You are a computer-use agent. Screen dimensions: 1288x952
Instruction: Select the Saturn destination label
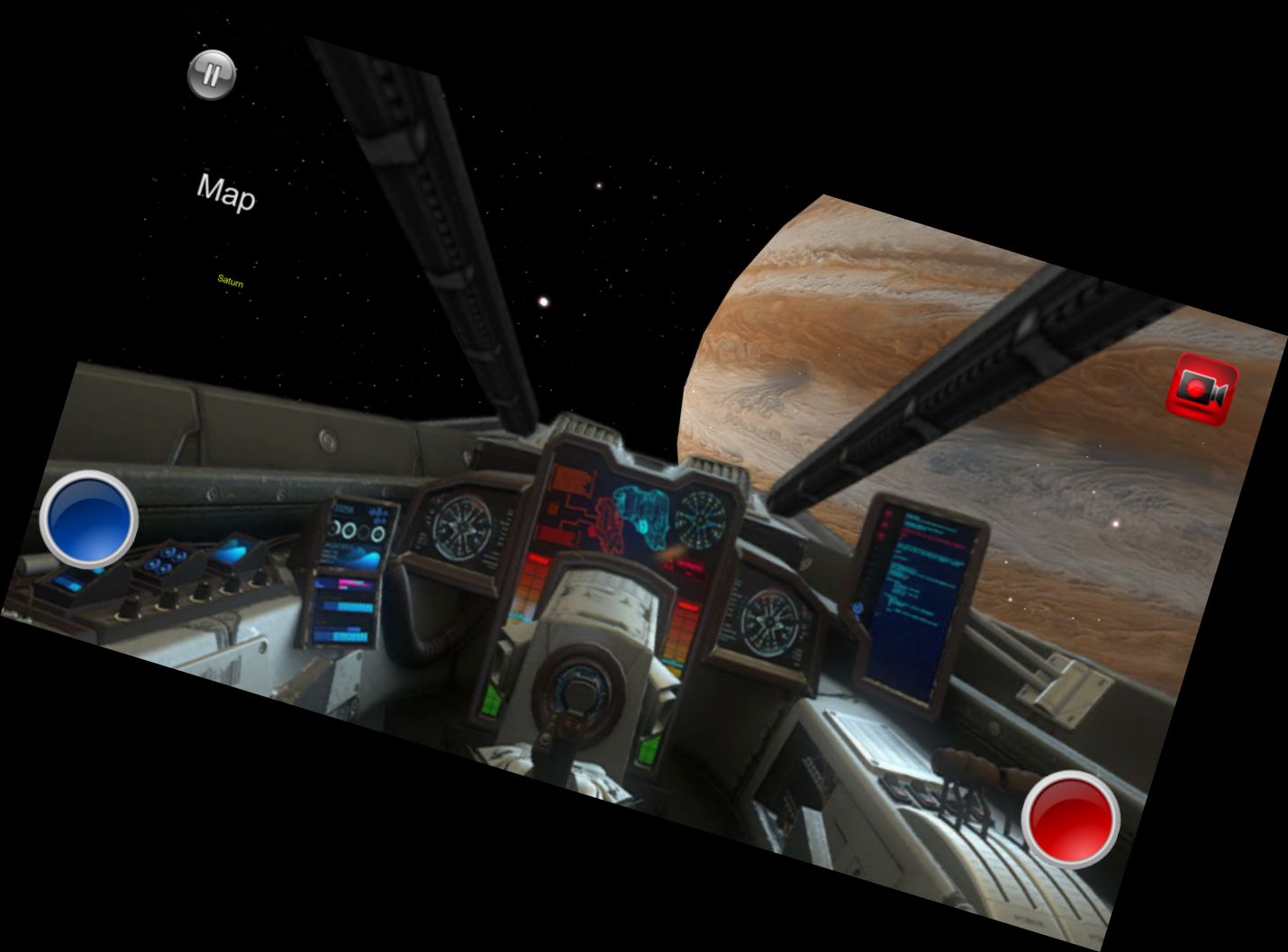pos(231,283)
